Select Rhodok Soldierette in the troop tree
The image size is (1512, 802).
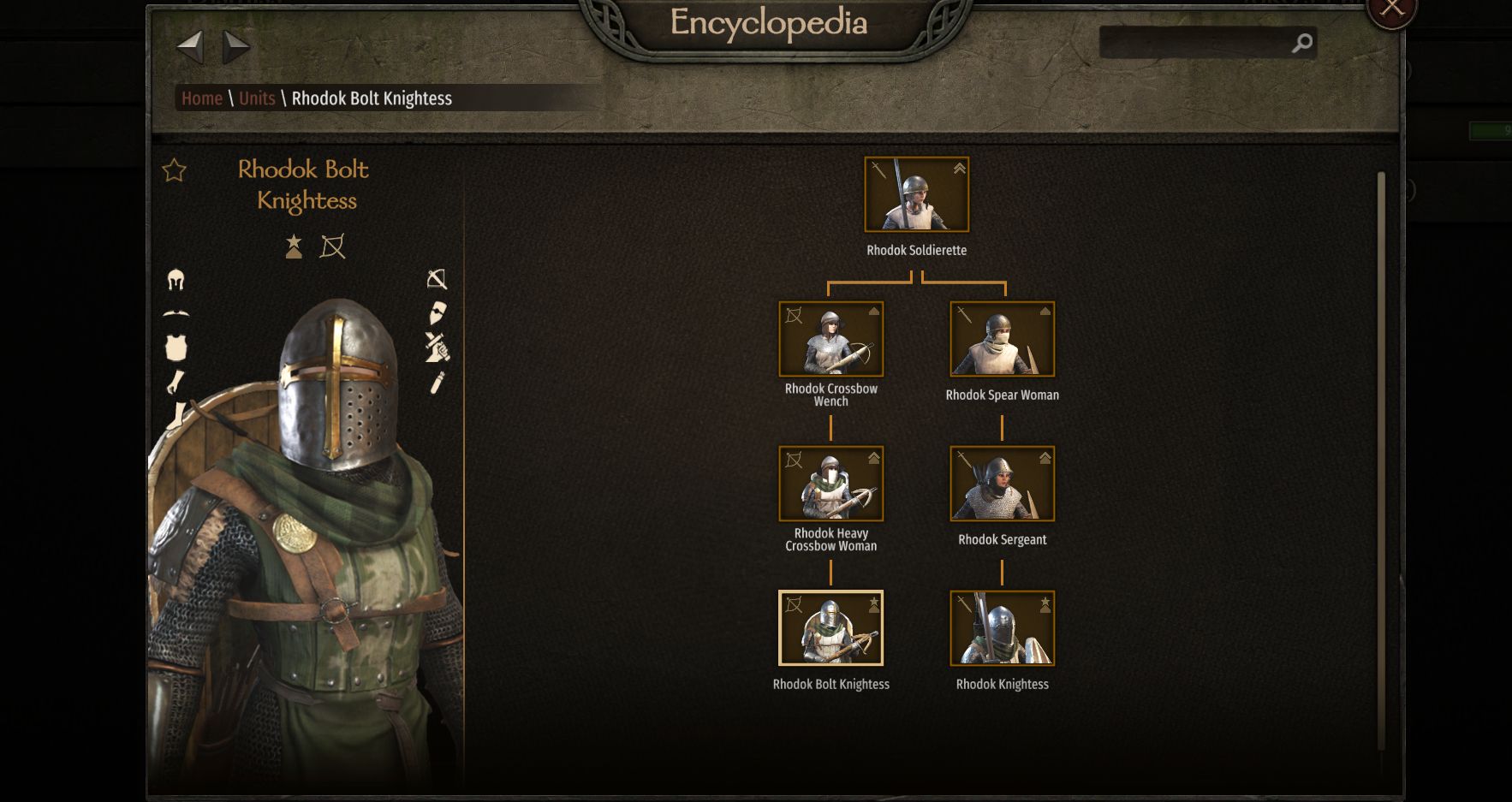point(916,195)
